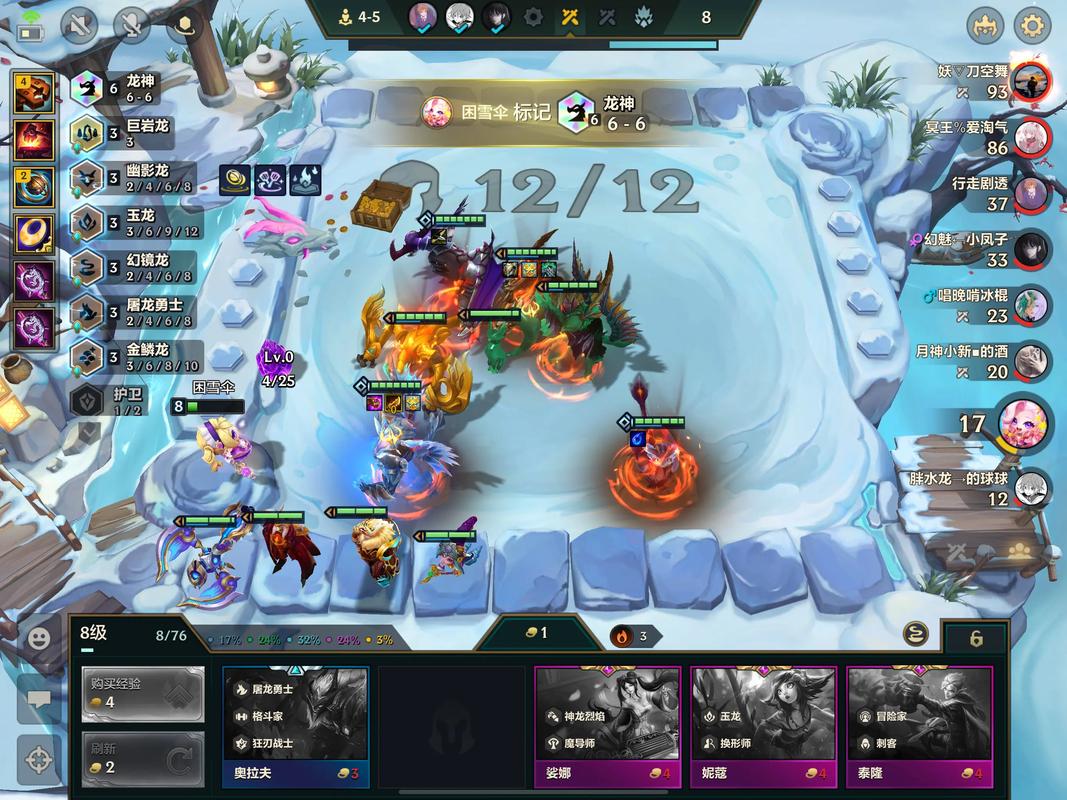This screenshot has width=1067, height=800.
Task: Purchase 娑娜 from the shop
Action: [x=606, y=726]
